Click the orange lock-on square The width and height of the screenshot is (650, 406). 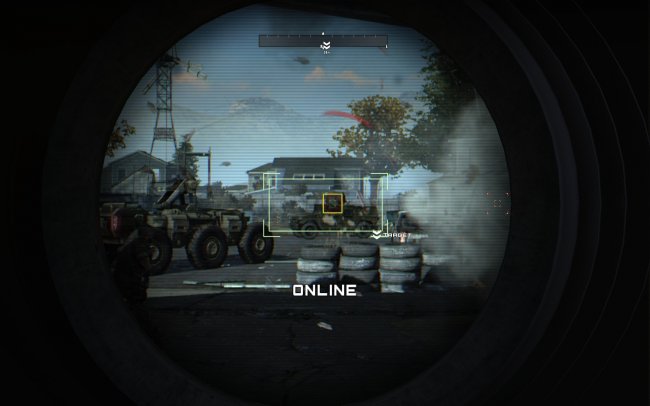333,203
